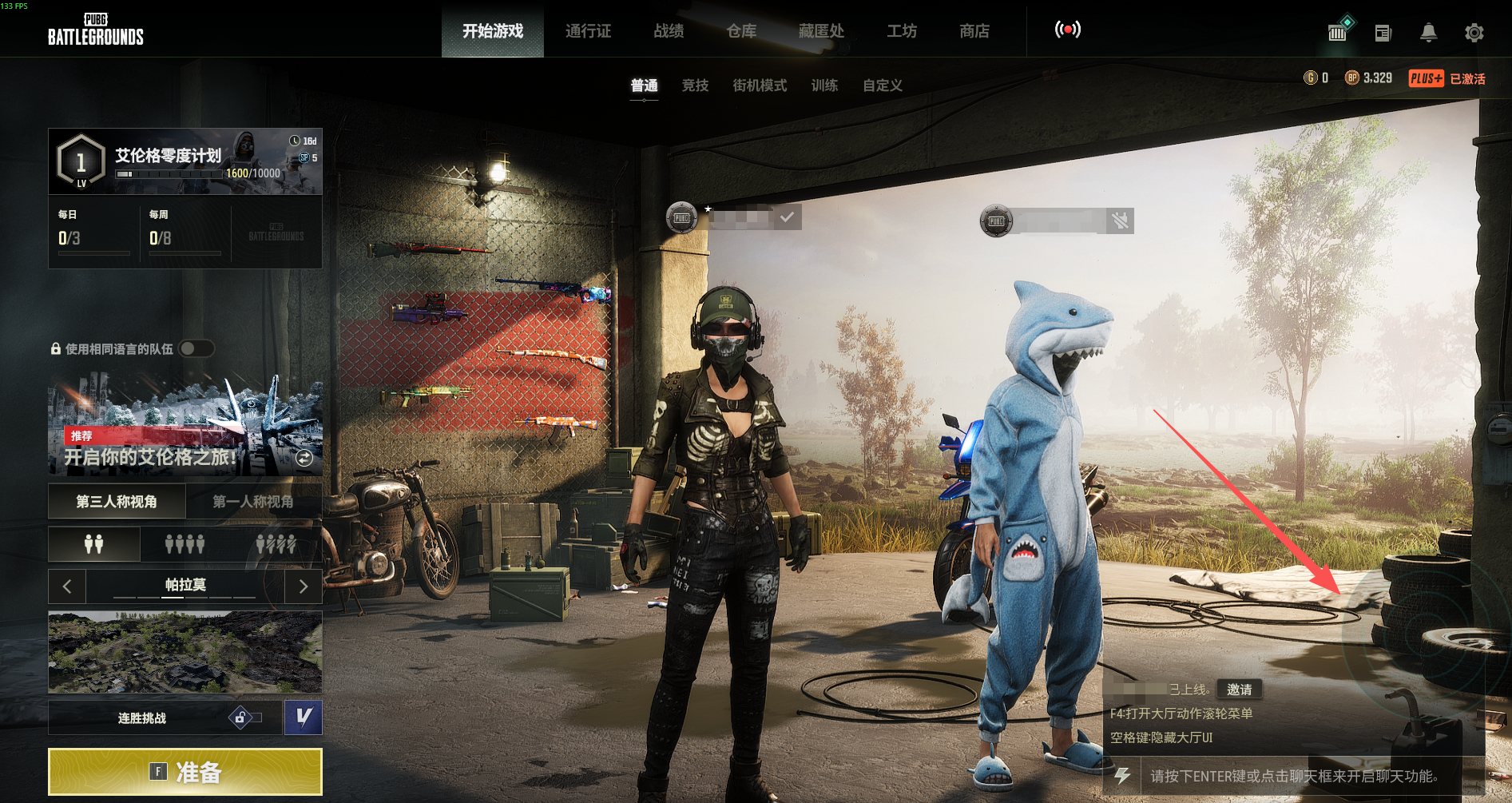Open settings via the gear icon
The height and width of the screenshot is (803, 1512).
1474,33
